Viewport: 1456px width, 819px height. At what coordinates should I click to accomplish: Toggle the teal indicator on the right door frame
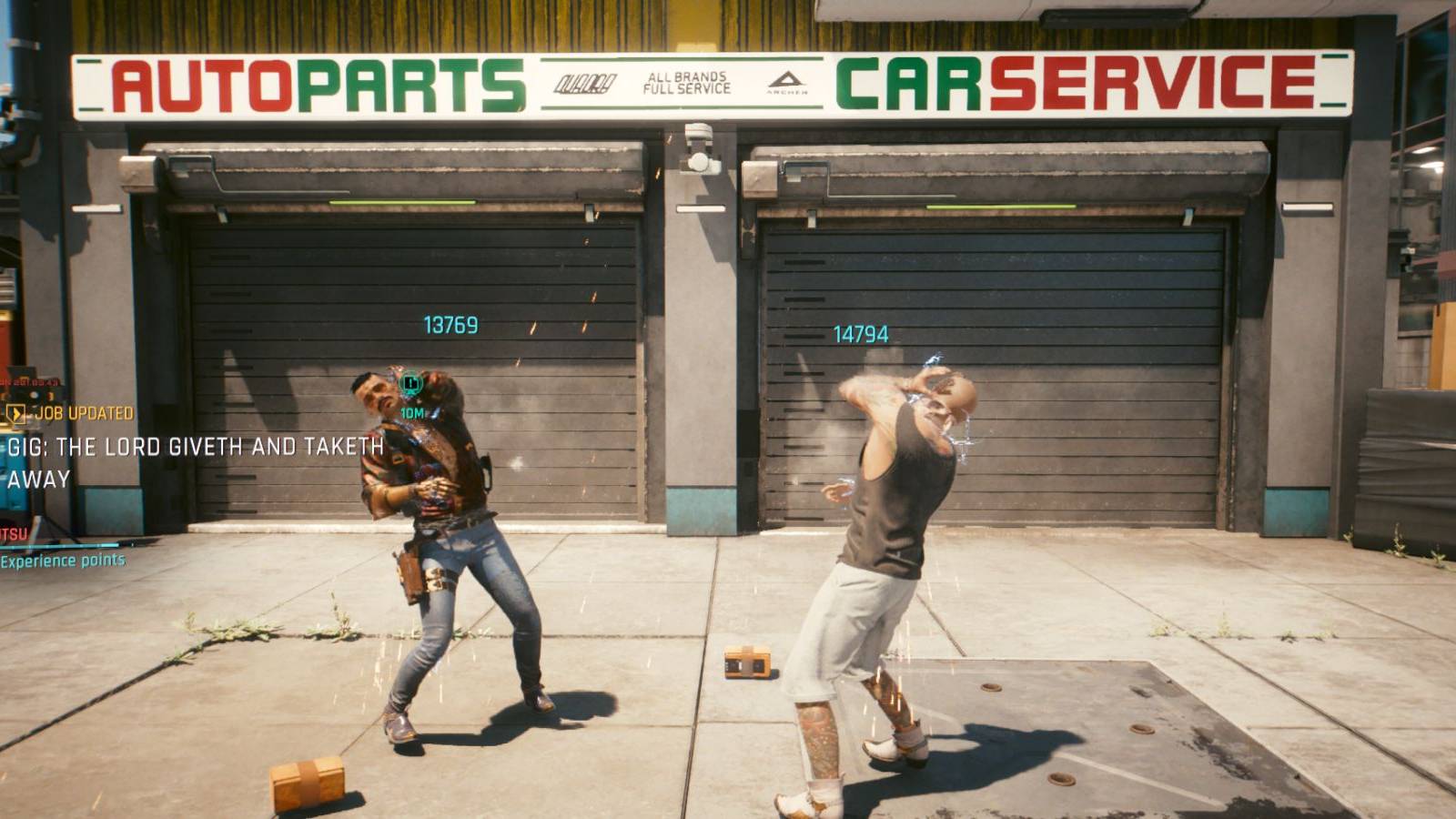(1188, 217)
